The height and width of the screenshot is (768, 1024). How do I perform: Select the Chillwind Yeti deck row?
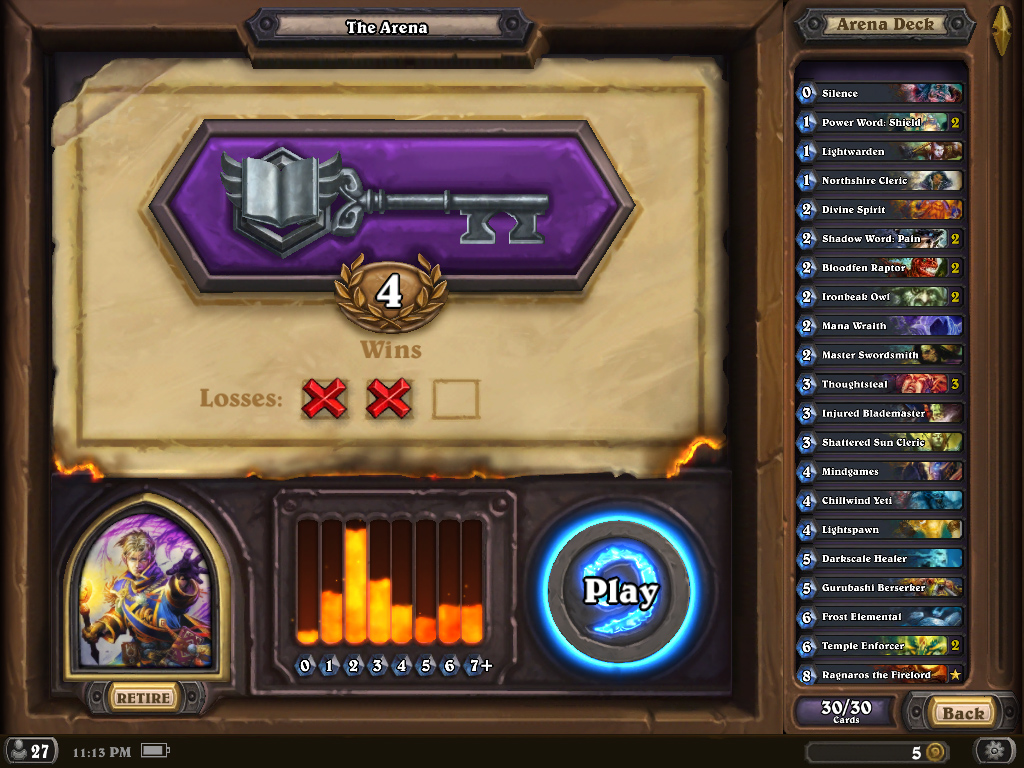click(x=880, y=500)
